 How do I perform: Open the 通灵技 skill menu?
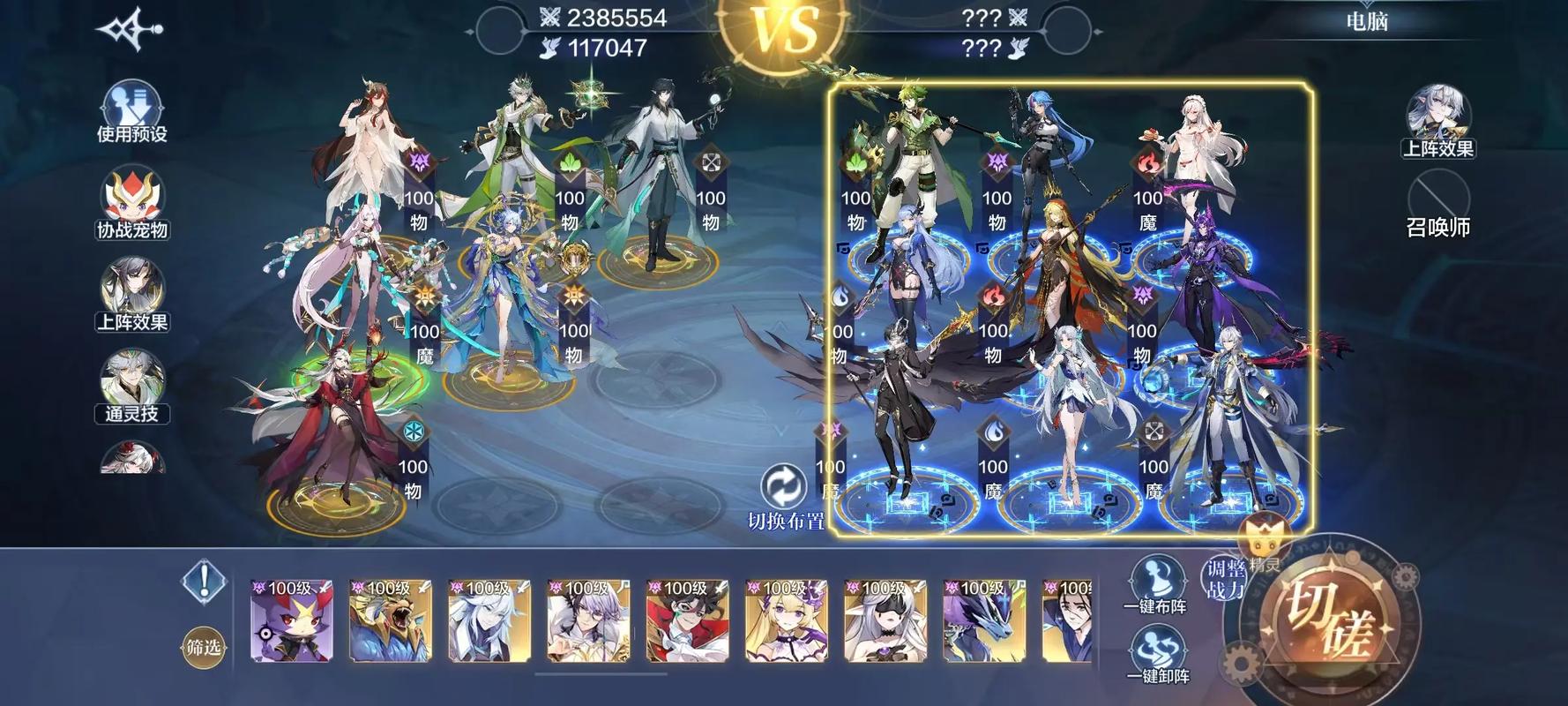(132, 386)
